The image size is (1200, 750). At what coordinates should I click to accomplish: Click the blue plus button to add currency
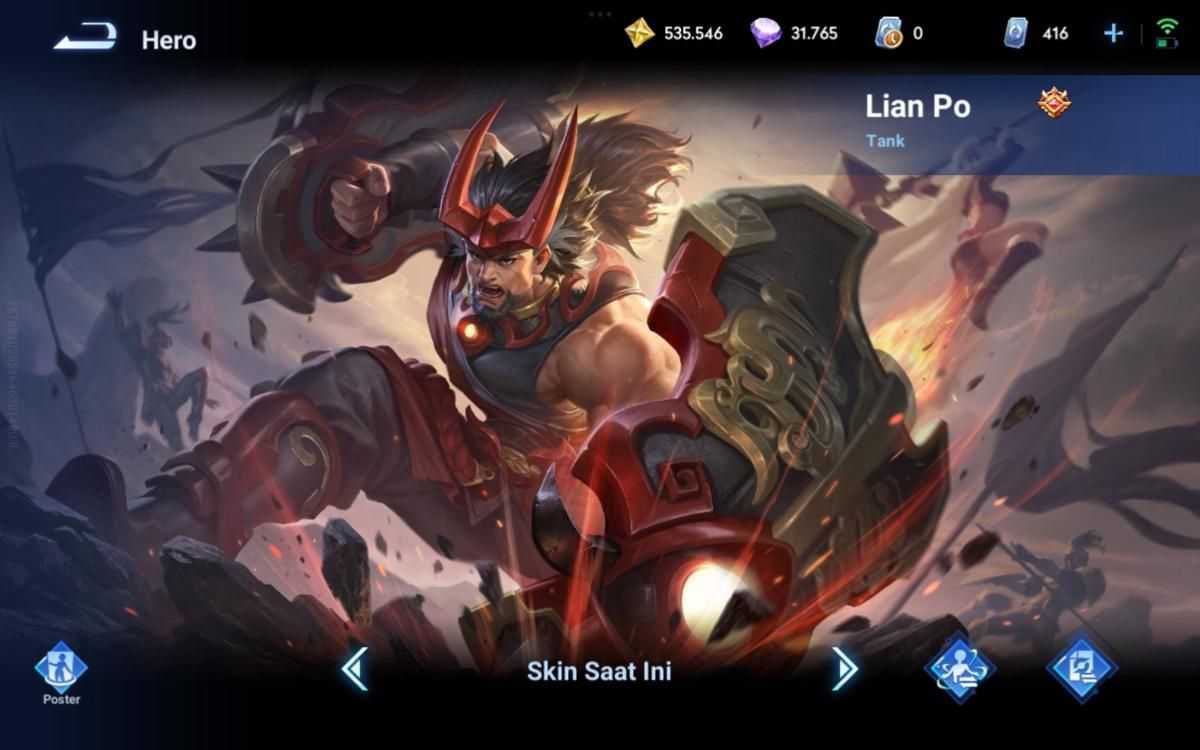(x=1113, y=33)
